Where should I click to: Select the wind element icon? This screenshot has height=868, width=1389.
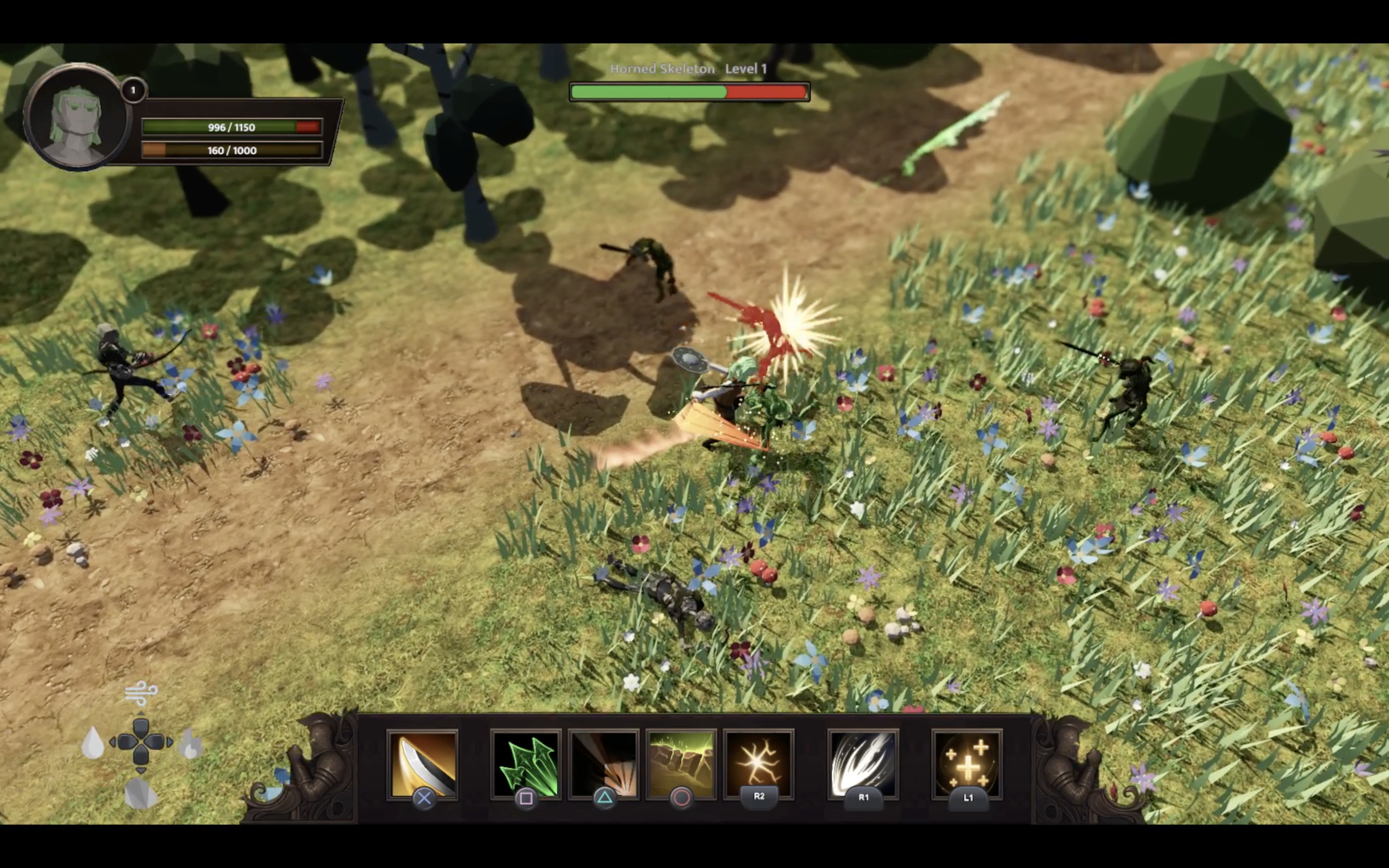point(141,693)
